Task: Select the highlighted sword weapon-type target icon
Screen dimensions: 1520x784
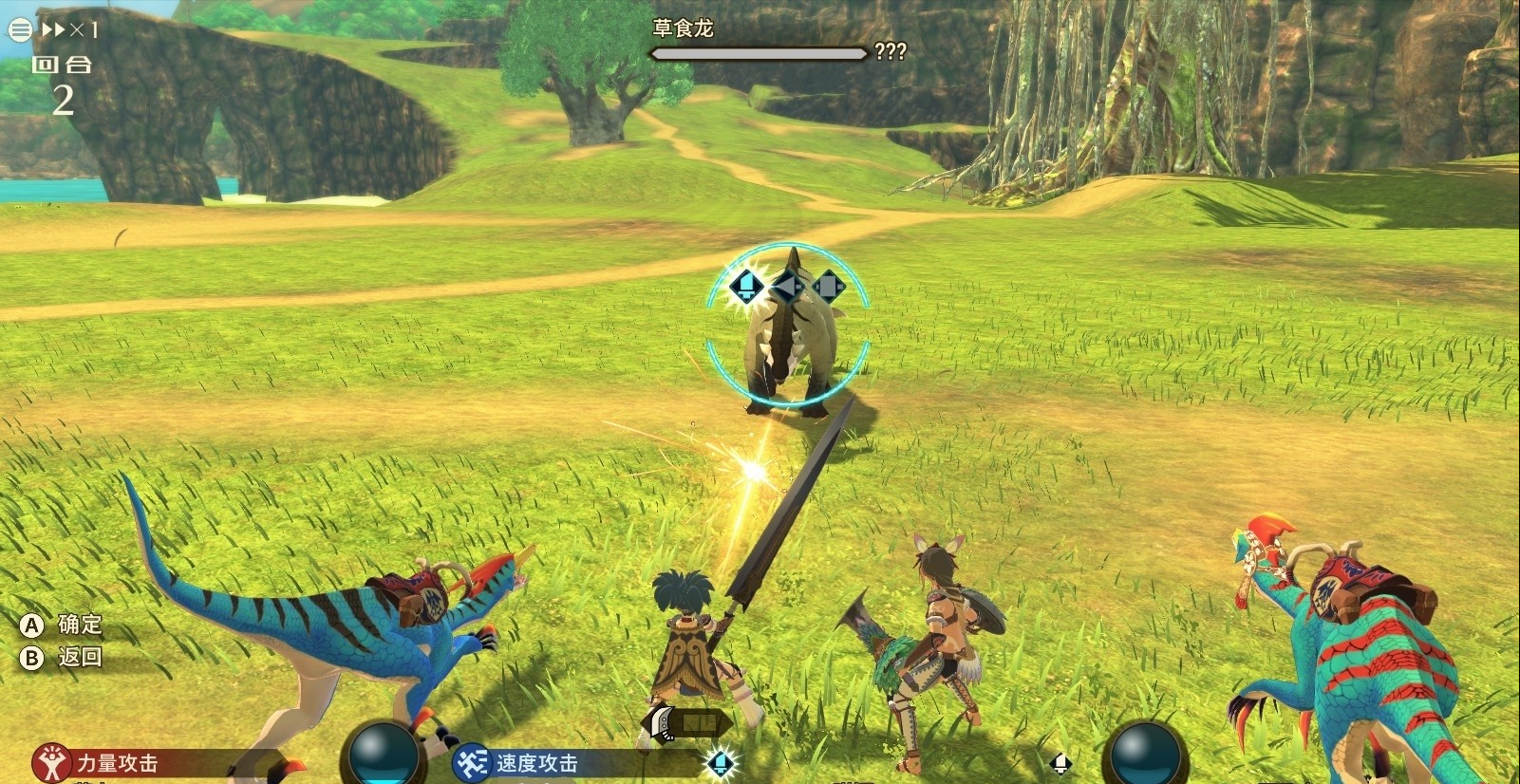Action: (746, 285)
